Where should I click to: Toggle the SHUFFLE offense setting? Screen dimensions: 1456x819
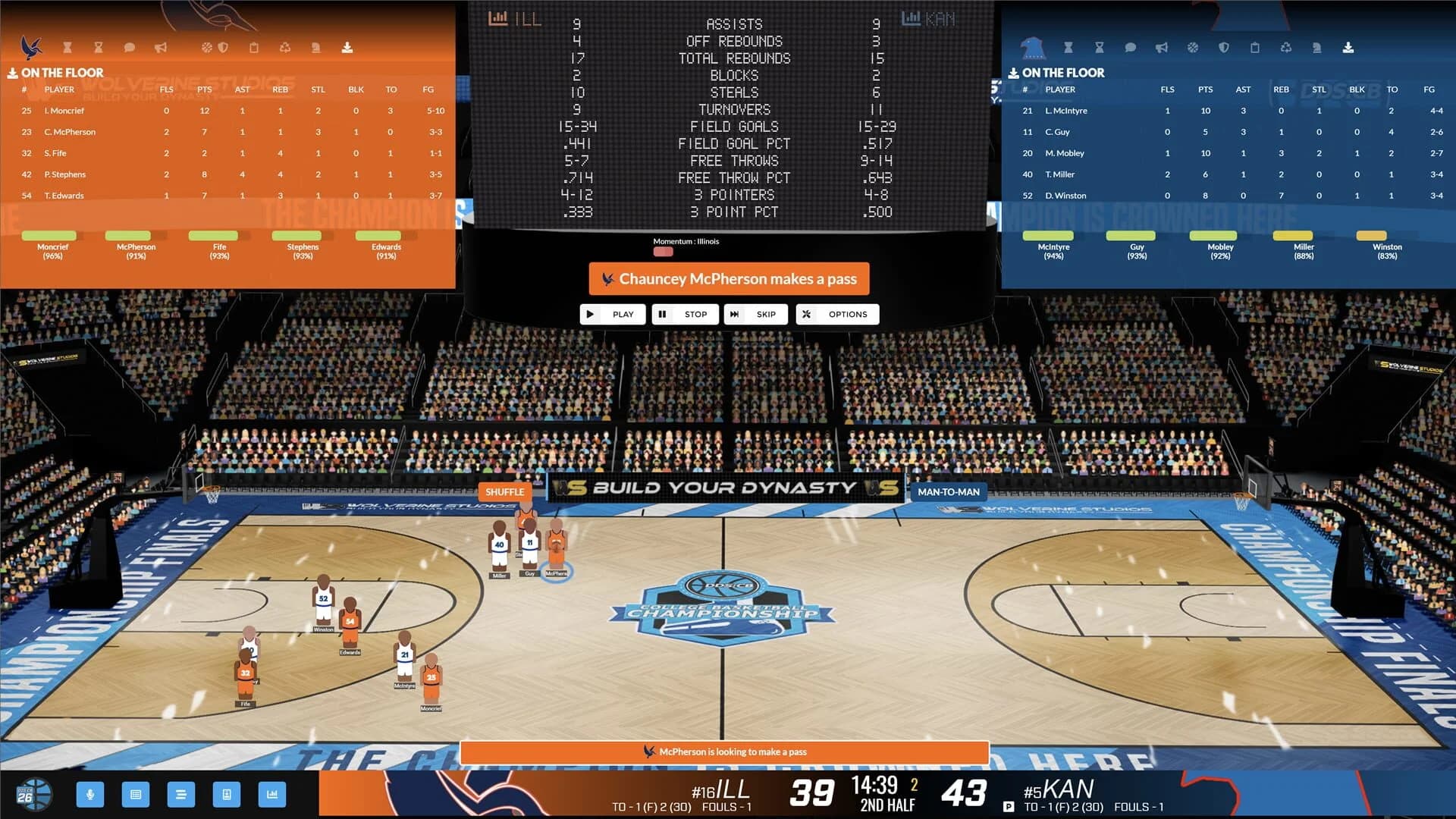pos(505,492)
